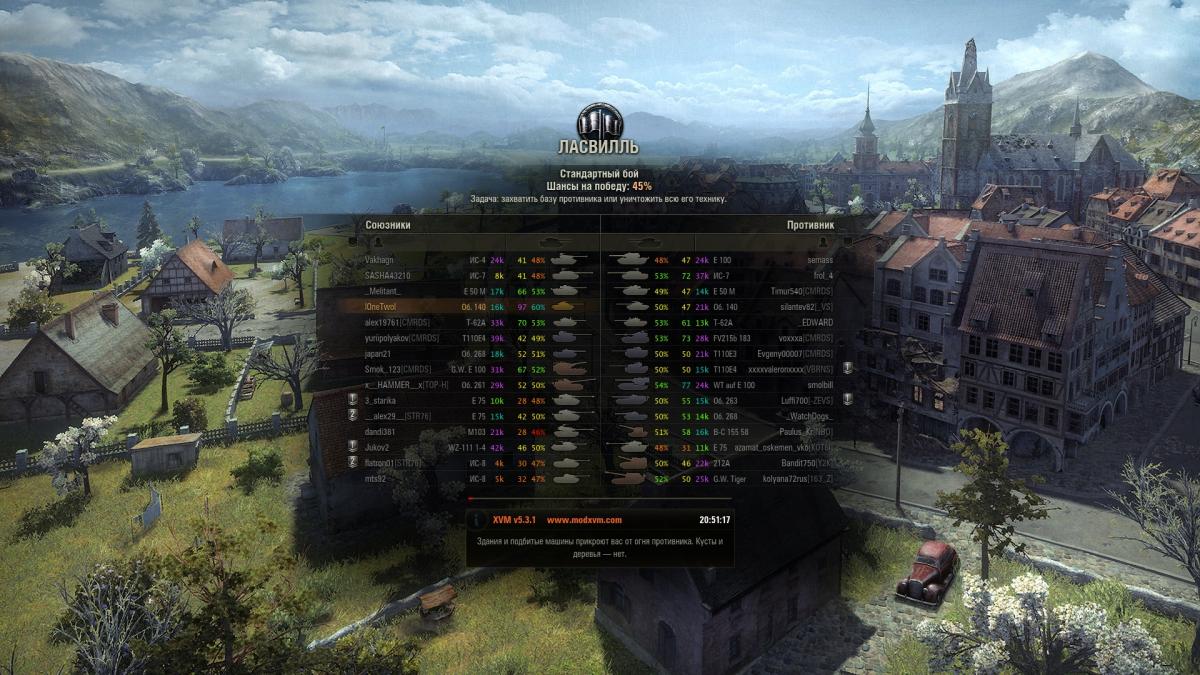Viewport: 1200px width, 675px height.
Task: Click the info icon beside XVM v5.3.1
Action: (479, 520)
